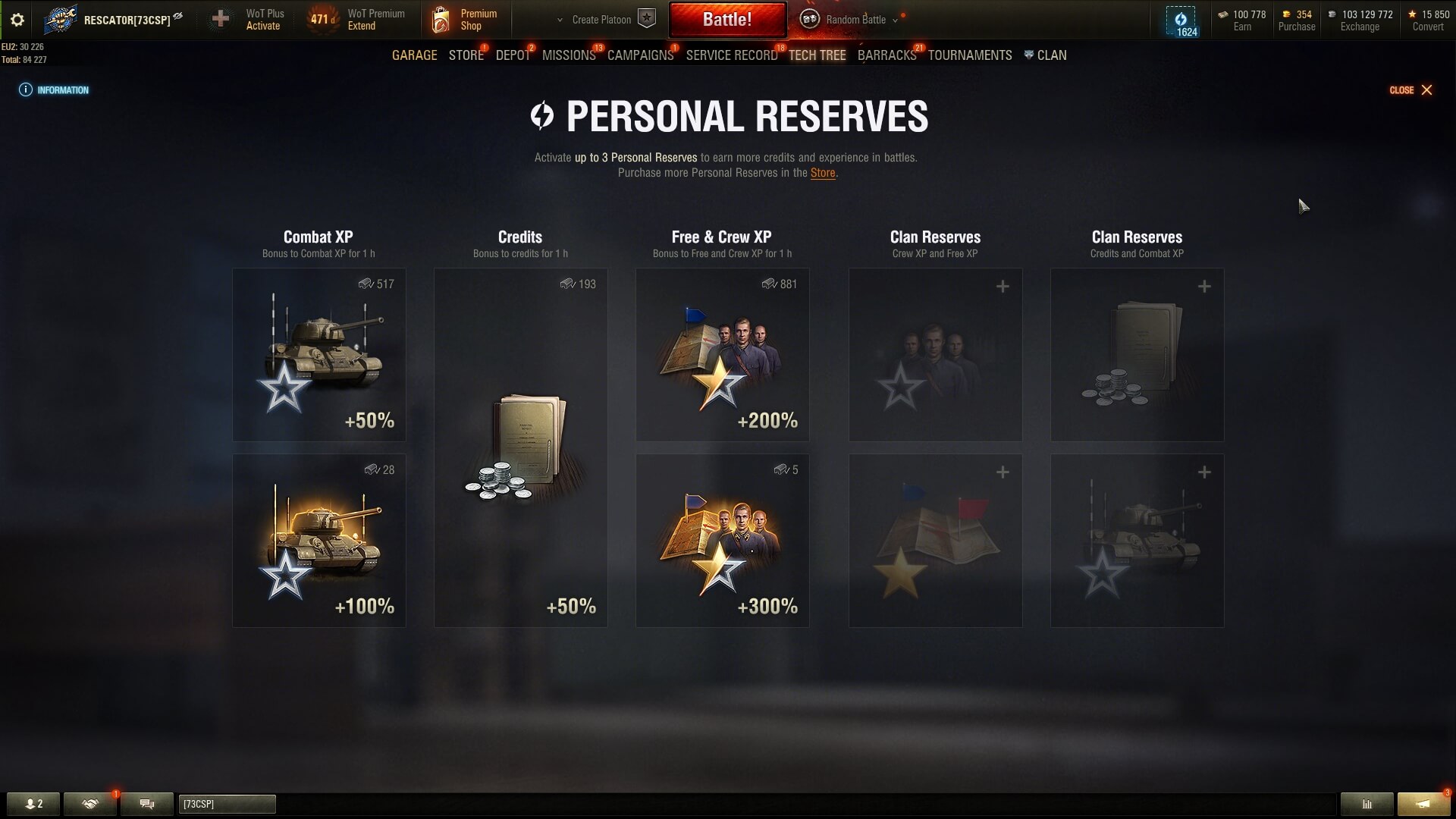
Task: Open the Random Battle mode dropdown
Action: 855,20
